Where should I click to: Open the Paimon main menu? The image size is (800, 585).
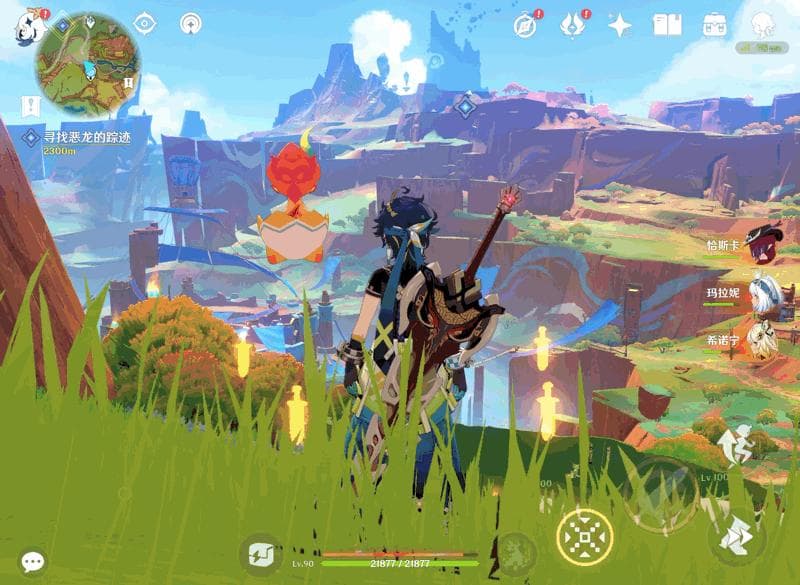click(x=27, y=25)
